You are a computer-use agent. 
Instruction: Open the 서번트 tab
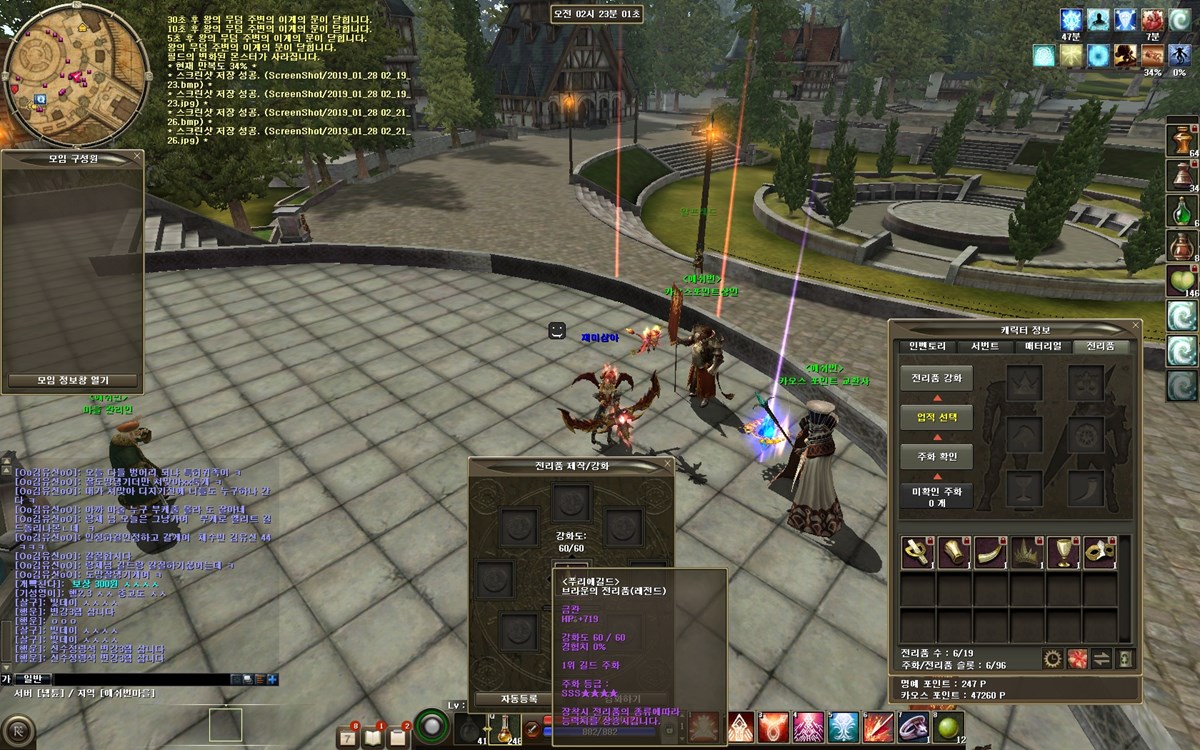[x=984, y=346]
